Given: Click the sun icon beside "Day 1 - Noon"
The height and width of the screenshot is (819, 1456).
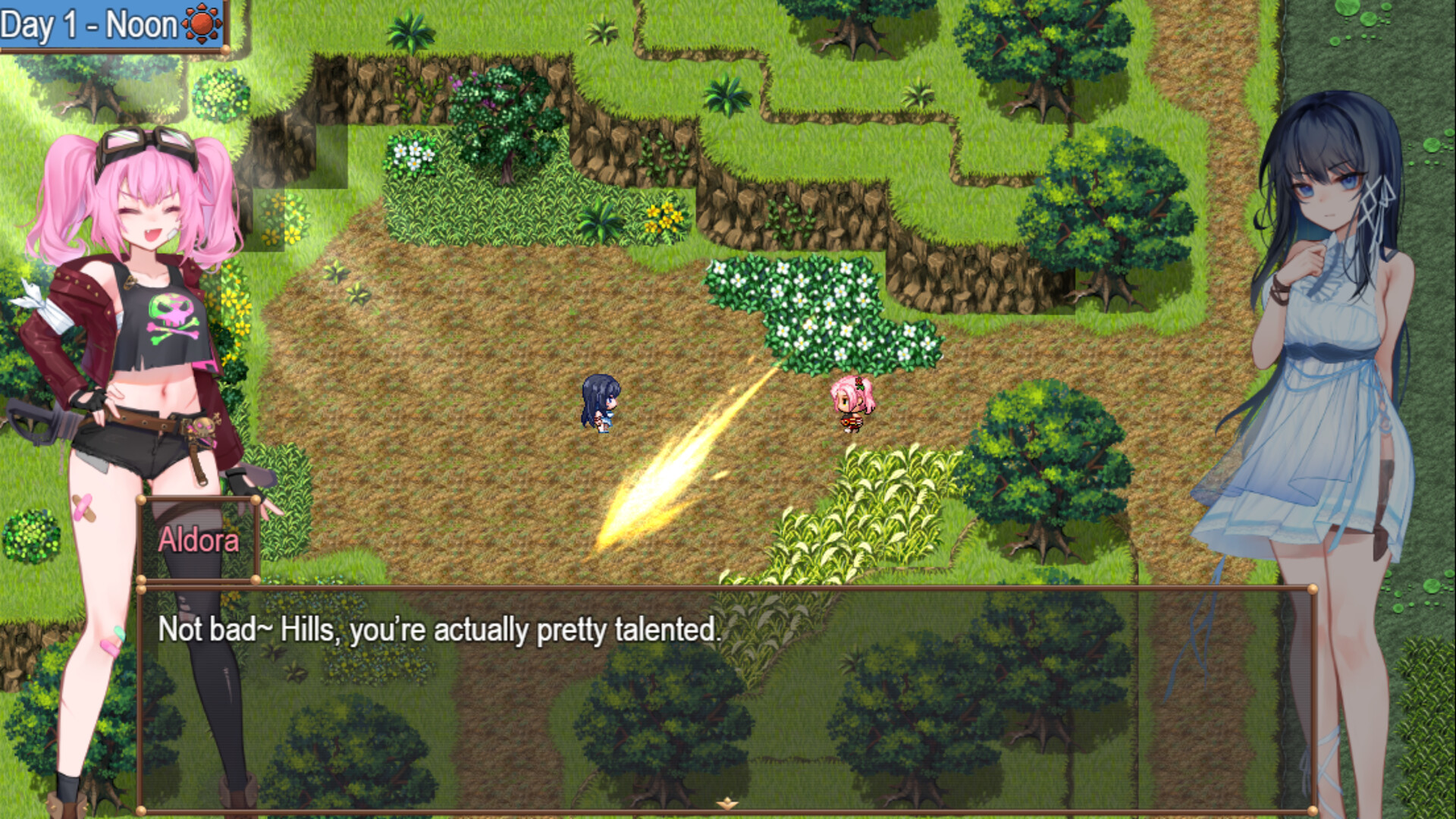Looking at the screenshot, I should (200, 22).
